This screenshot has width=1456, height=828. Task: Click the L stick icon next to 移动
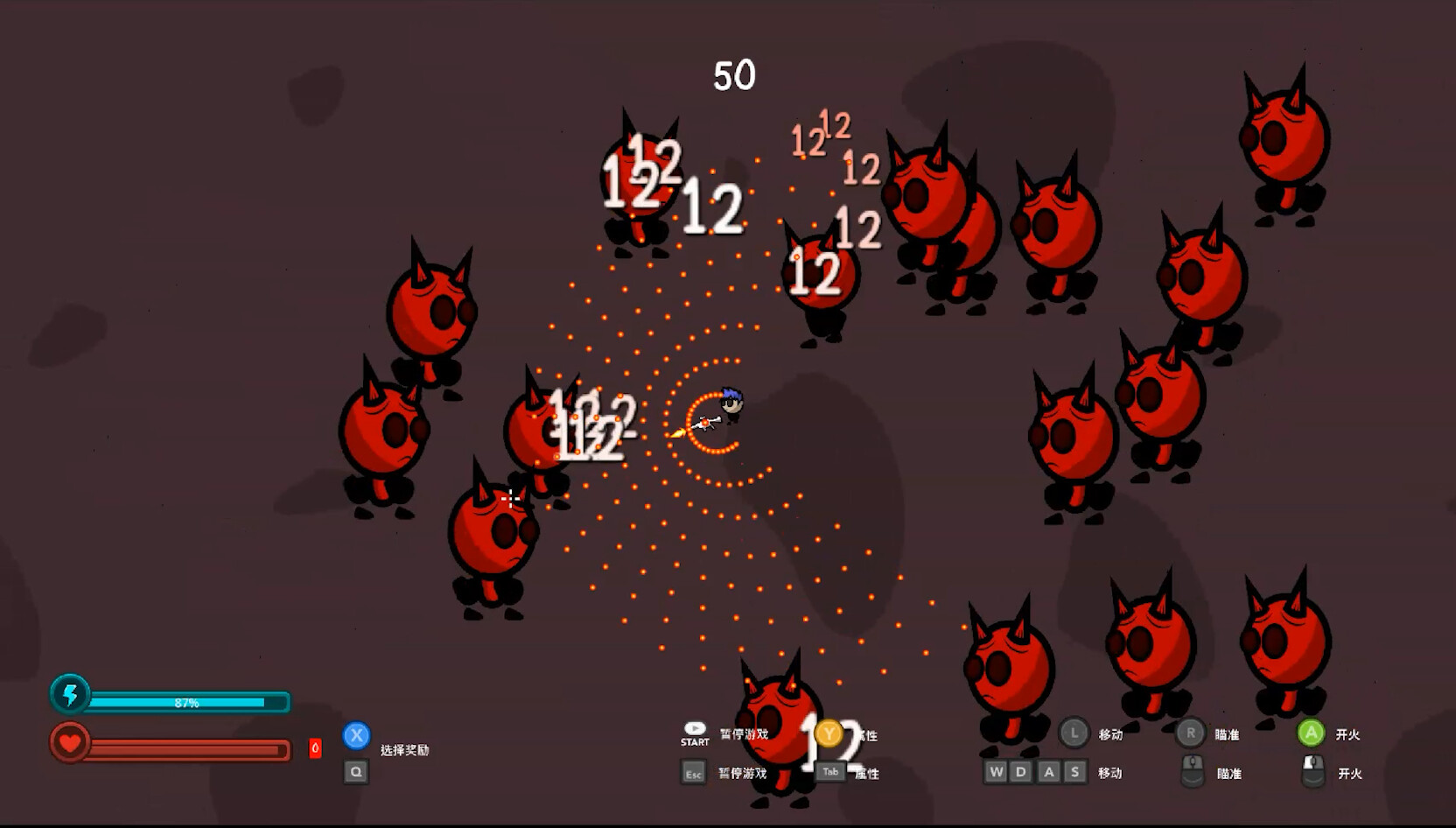click(1073, 733)
